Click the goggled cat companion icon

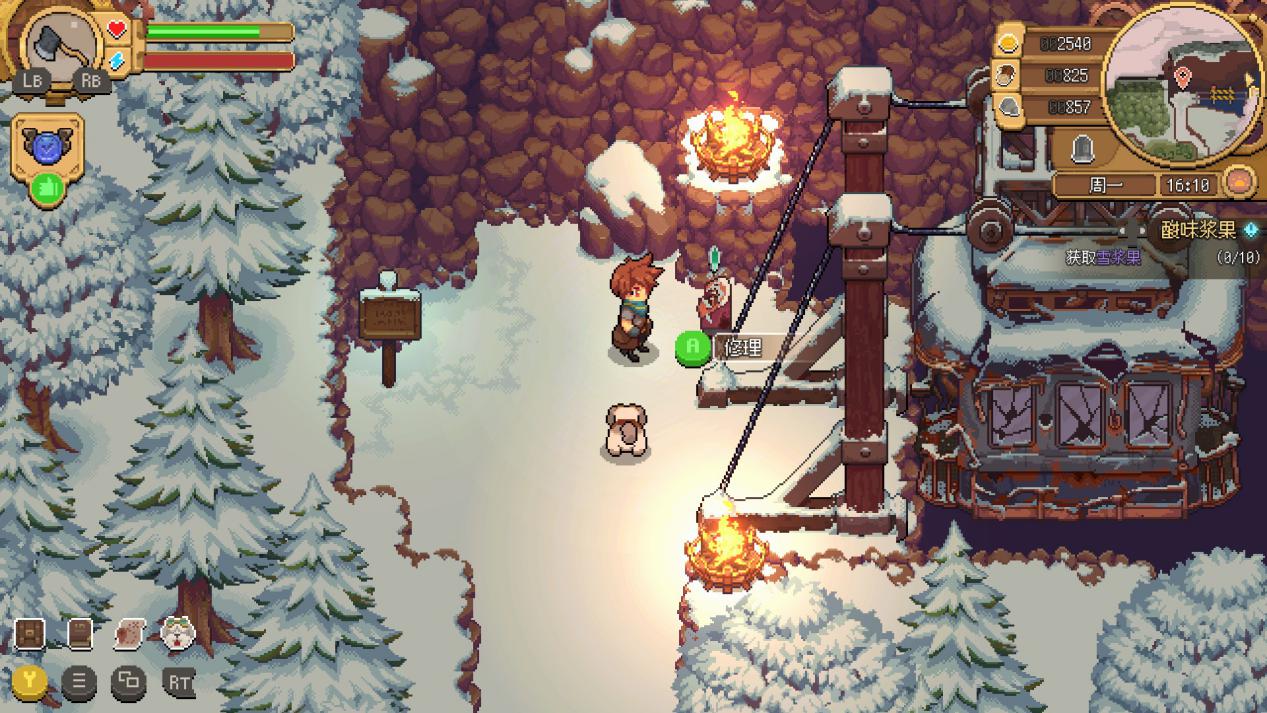177,633
